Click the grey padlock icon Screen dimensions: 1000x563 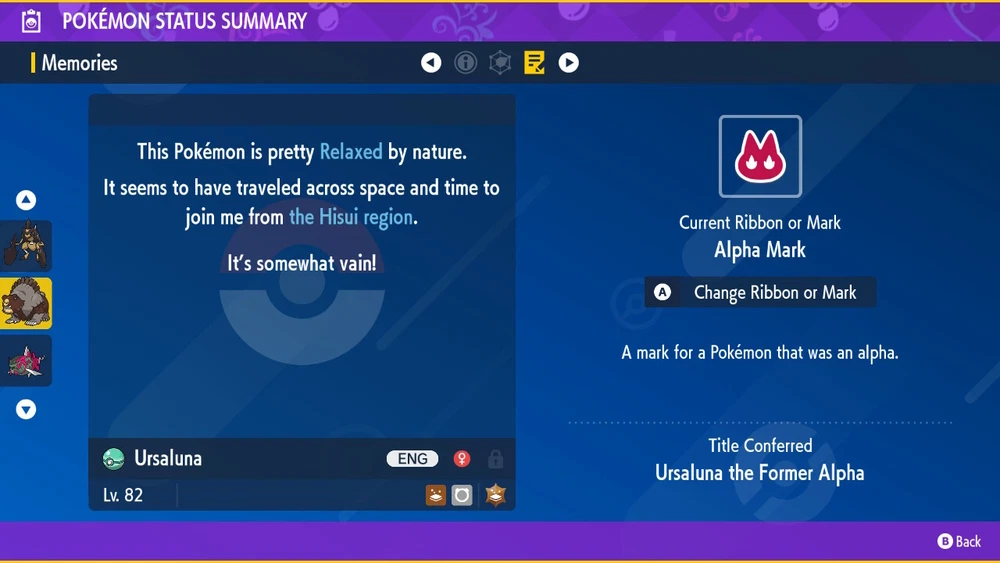point(495,460)
